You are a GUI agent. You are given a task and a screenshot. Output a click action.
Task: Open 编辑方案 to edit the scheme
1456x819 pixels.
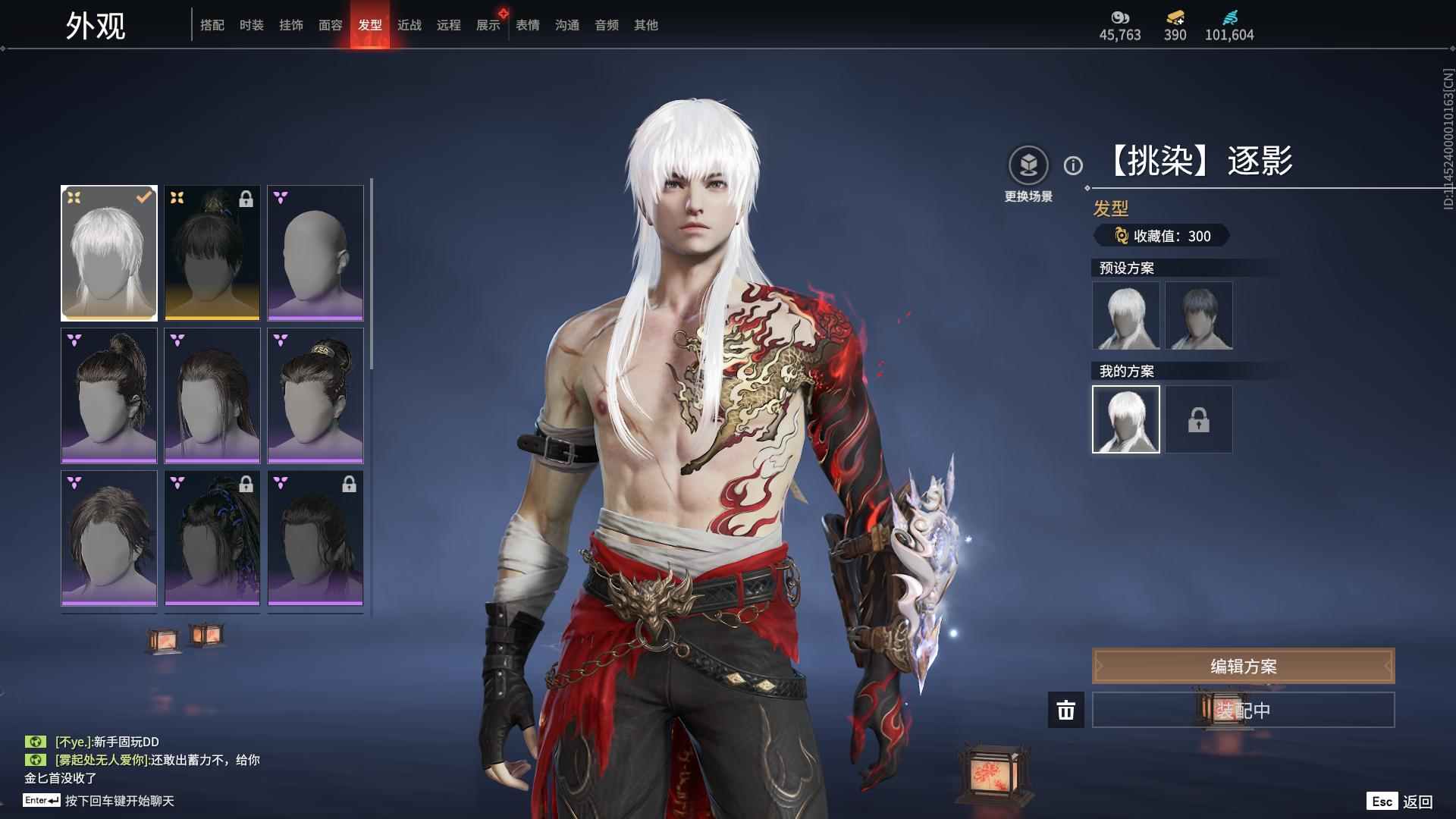1243,666
